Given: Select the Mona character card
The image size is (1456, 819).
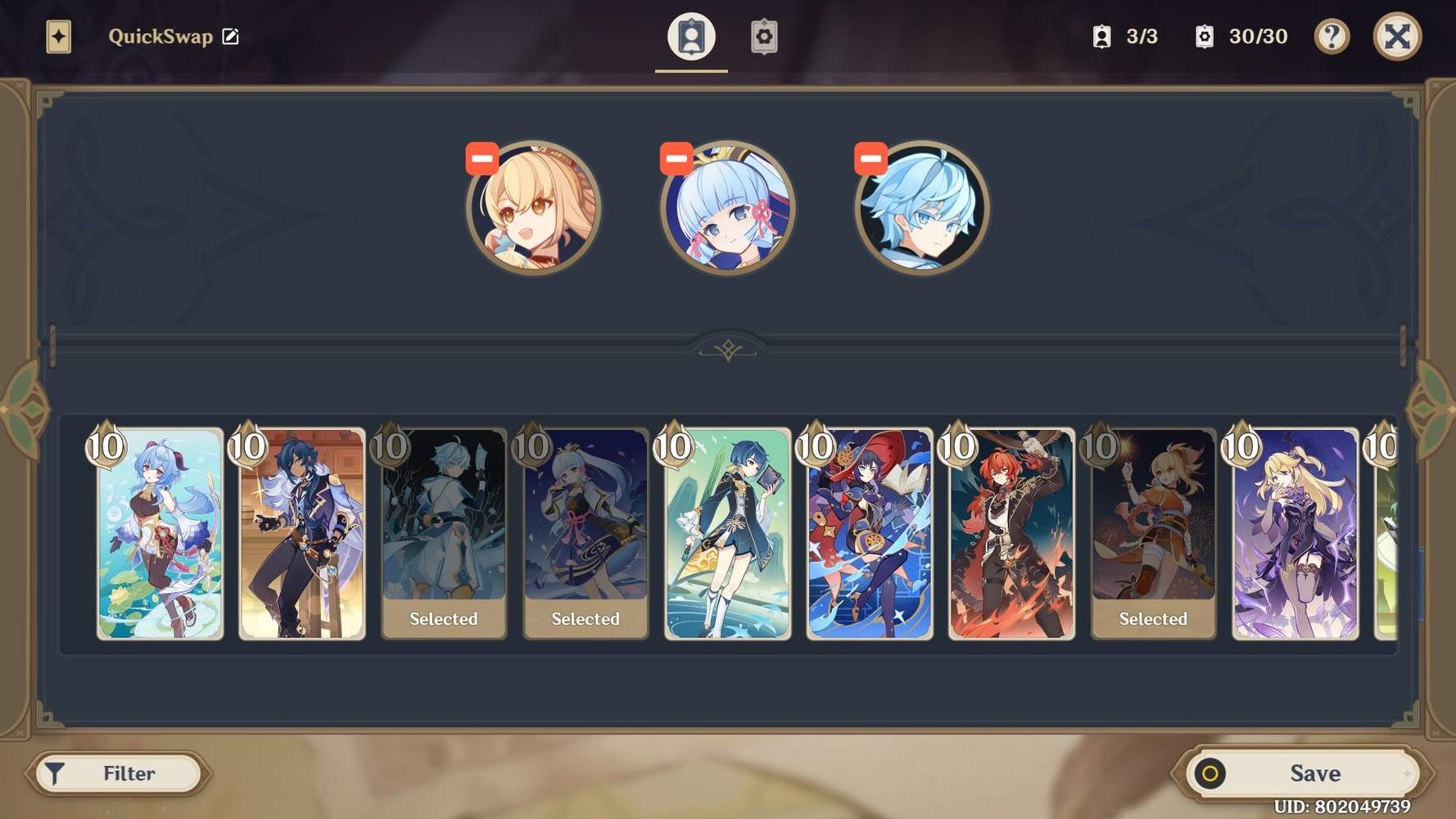Looking at the screenshot, I should 870,532.
